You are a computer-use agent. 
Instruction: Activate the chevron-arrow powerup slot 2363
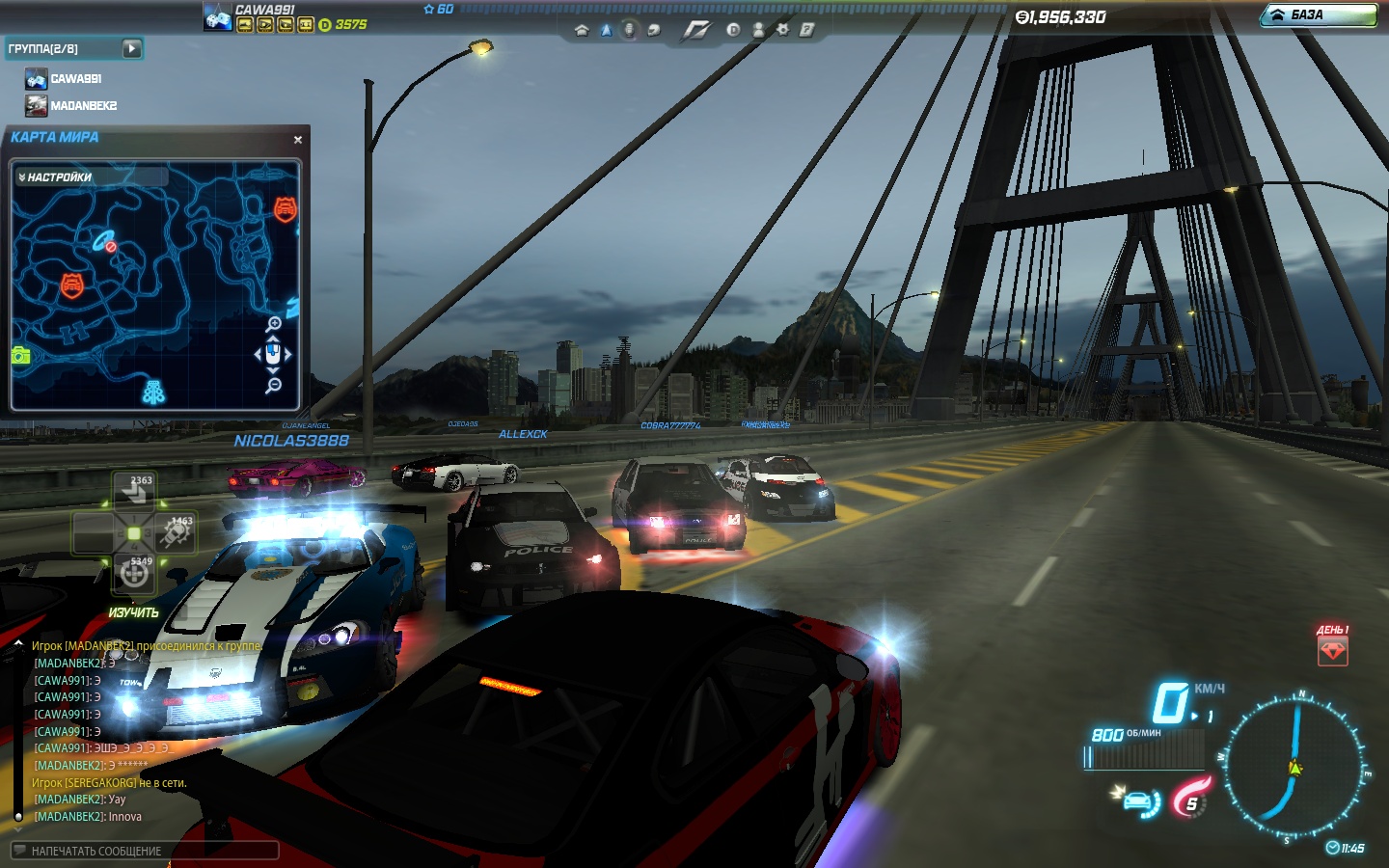pos(134,491)
